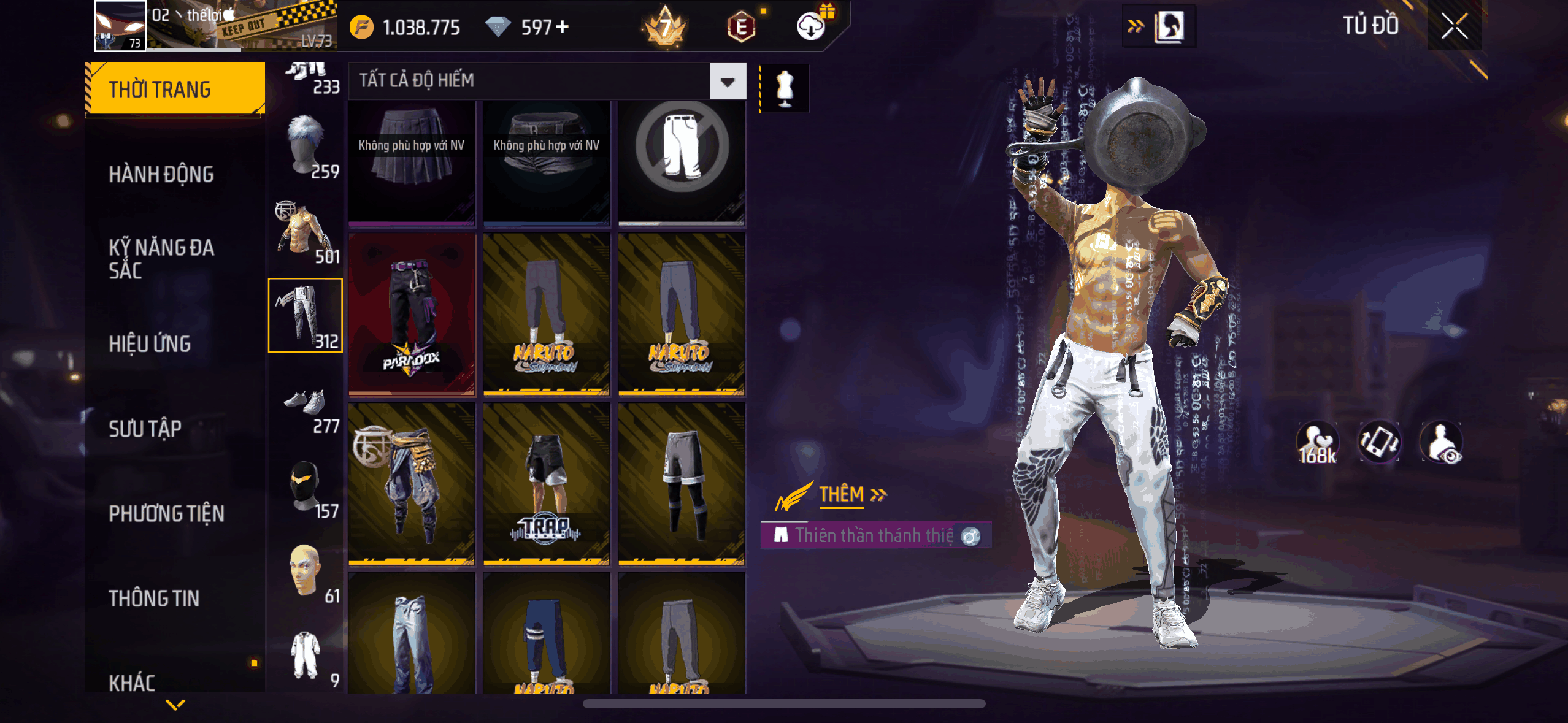Select the Paradox black pants item
1568x723 pixels.
click(x=412, y=314)
